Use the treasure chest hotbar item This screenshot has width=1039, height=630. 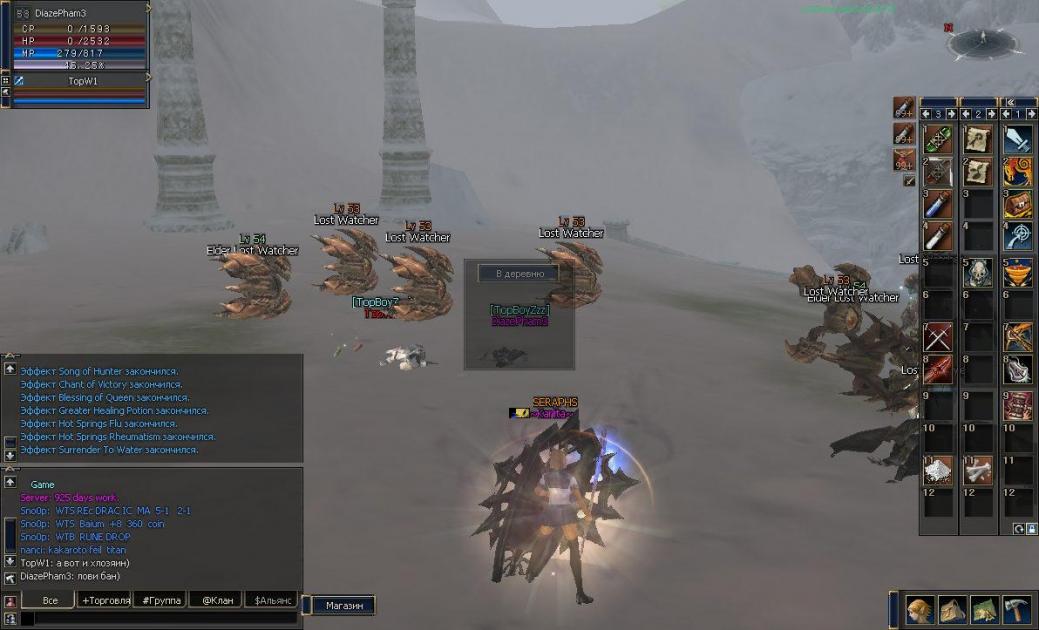[x=1017, y=206]
